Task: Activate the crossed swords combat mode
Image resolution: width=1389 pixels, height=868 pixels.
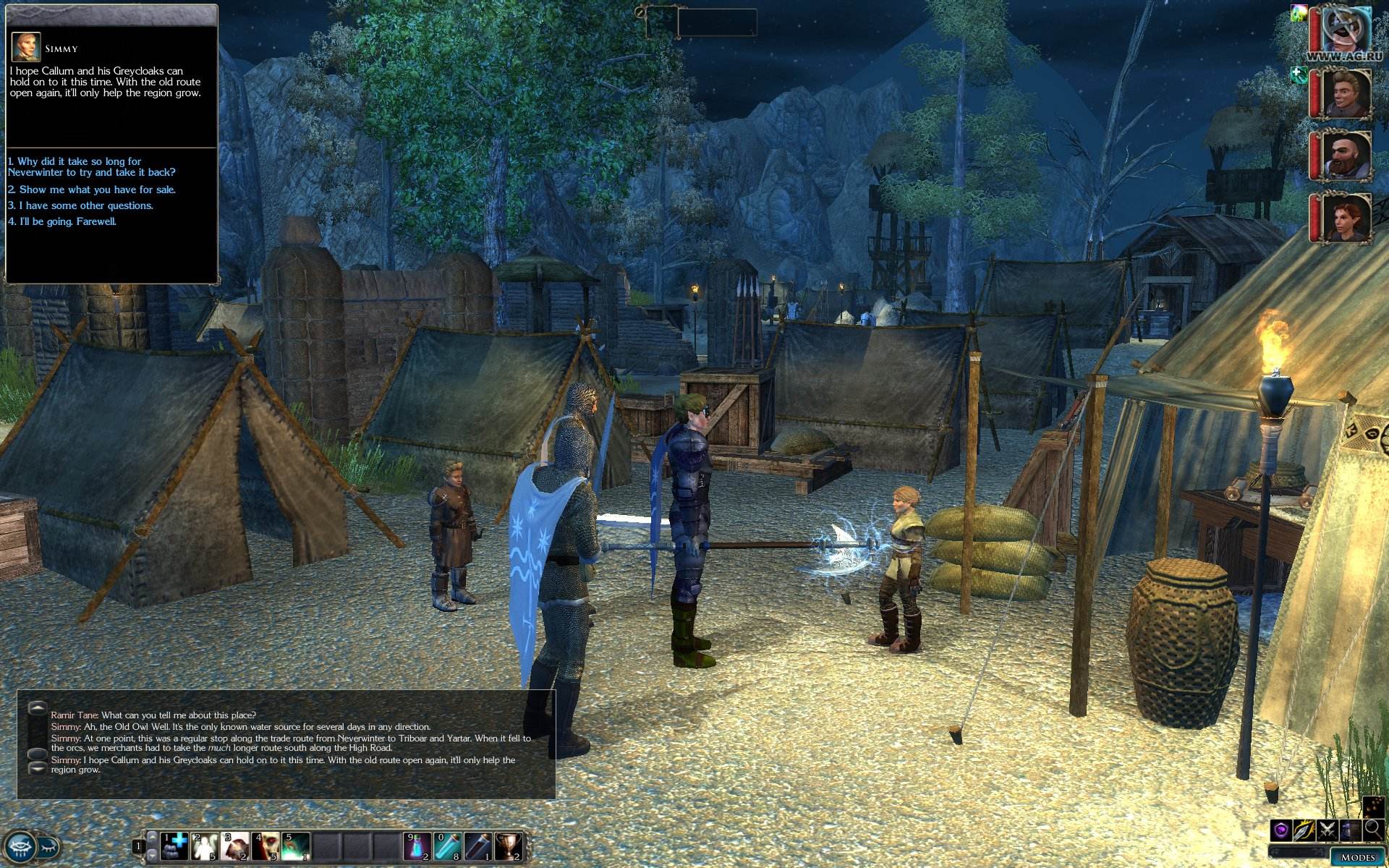Action: click(x=1327, y=830)
